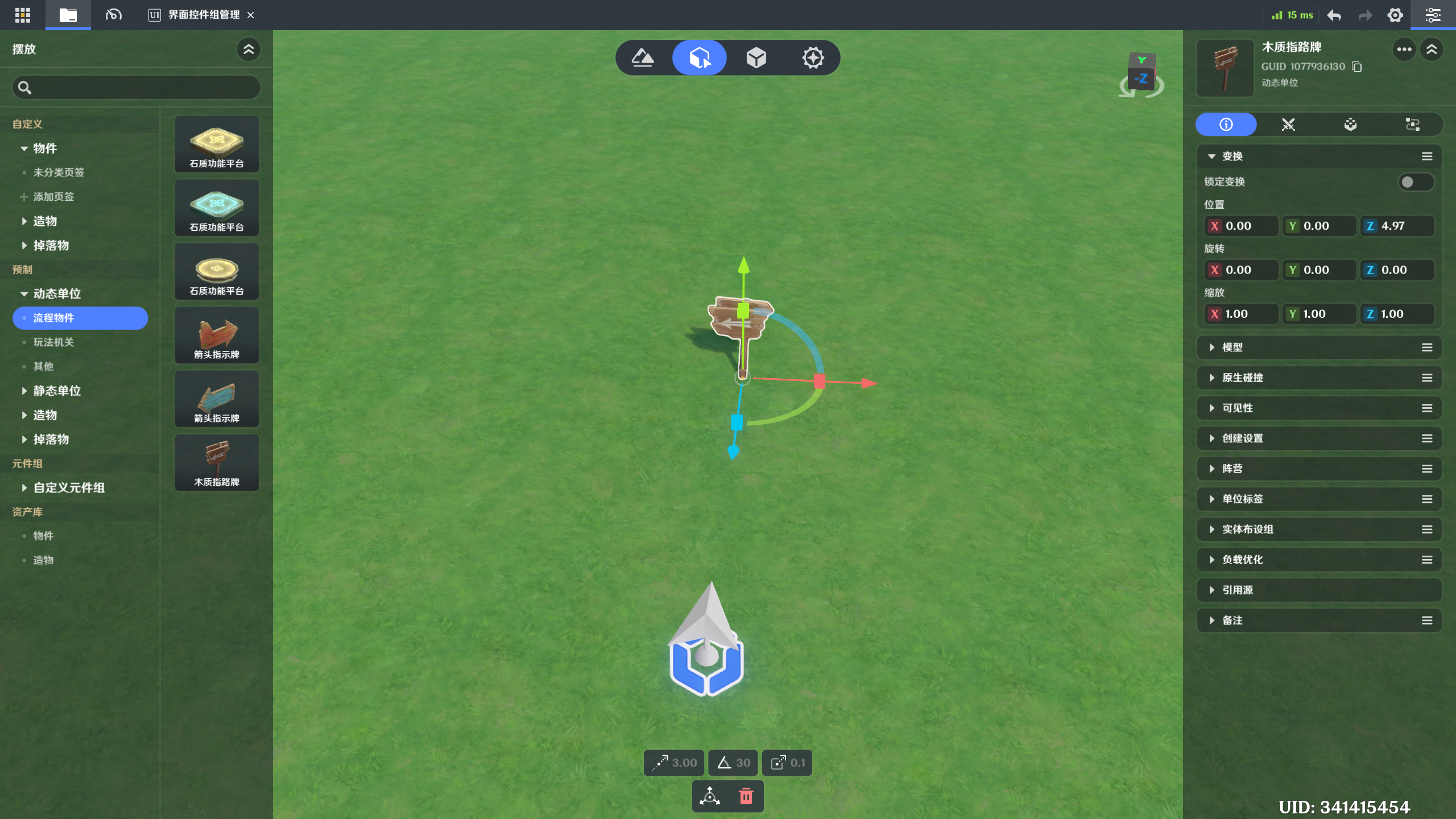Close the 界面控件组管理 tab
The height and width of the screenshot is (819, 1456).
click(251, 15)
